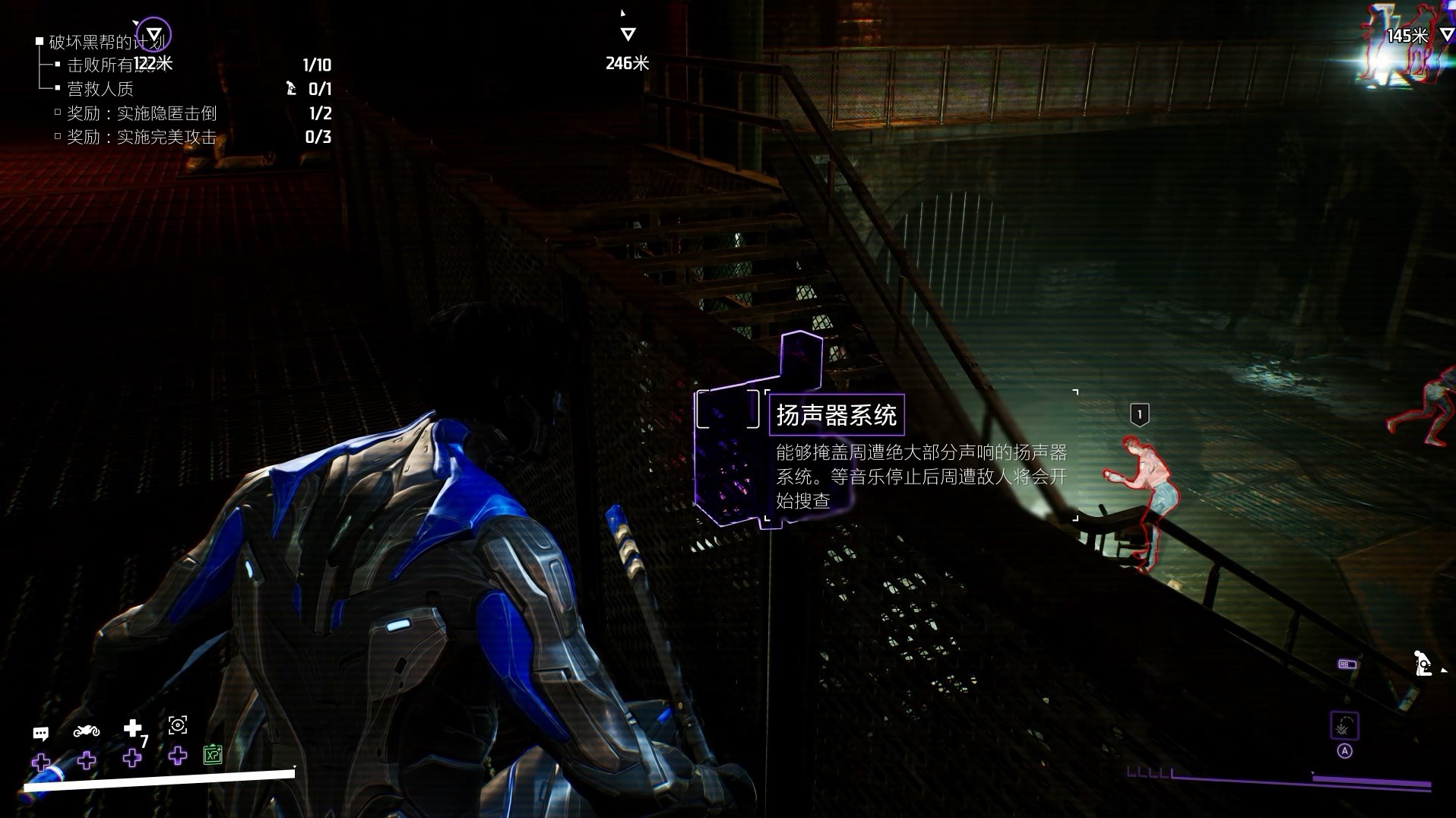Activate the AR scan eye icon
1456x818 pixels.
(x=178, y=724)
